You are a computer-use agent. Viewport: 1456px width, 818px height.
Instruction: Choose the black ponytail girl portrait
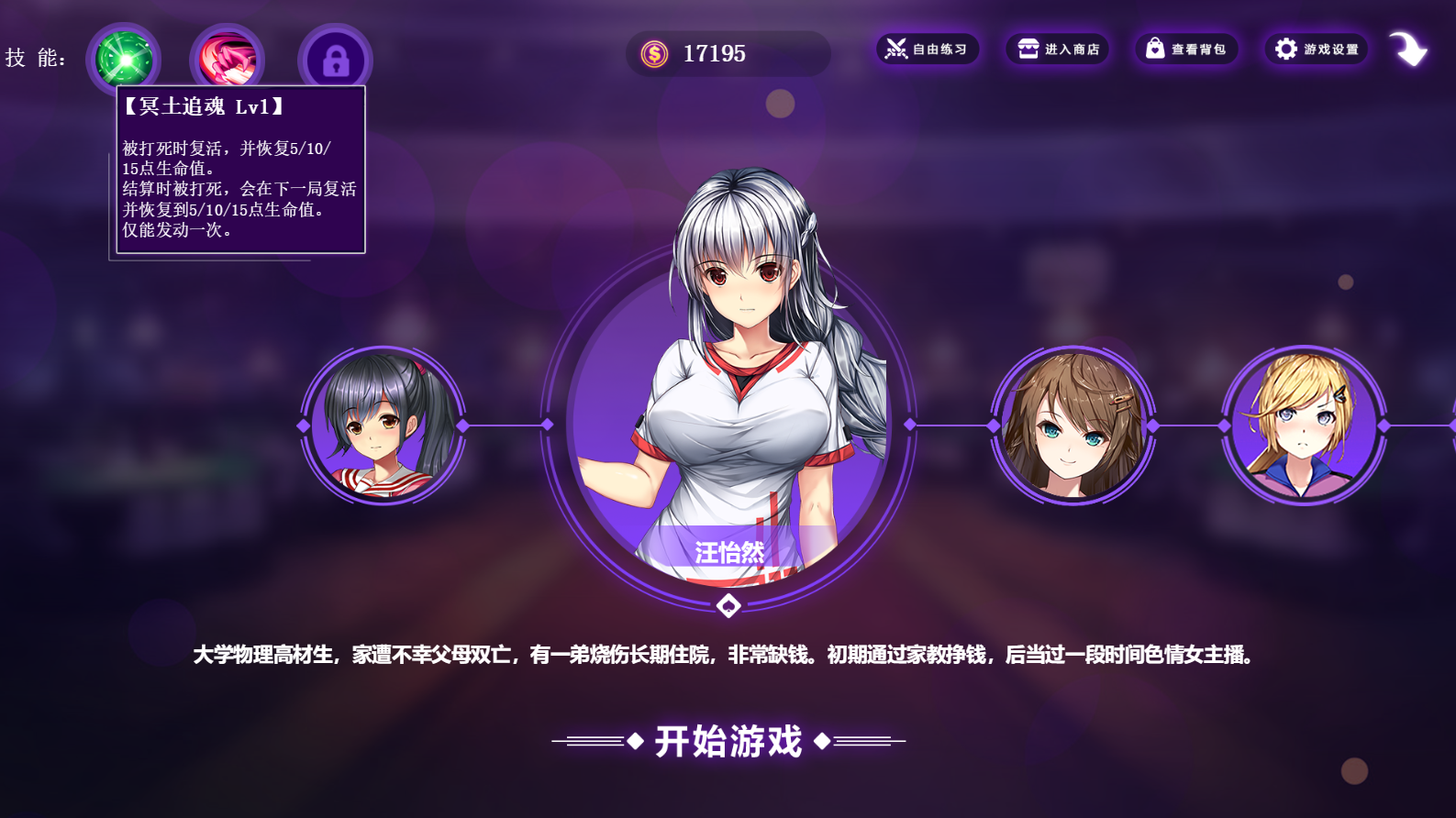[x=383, y=426]
